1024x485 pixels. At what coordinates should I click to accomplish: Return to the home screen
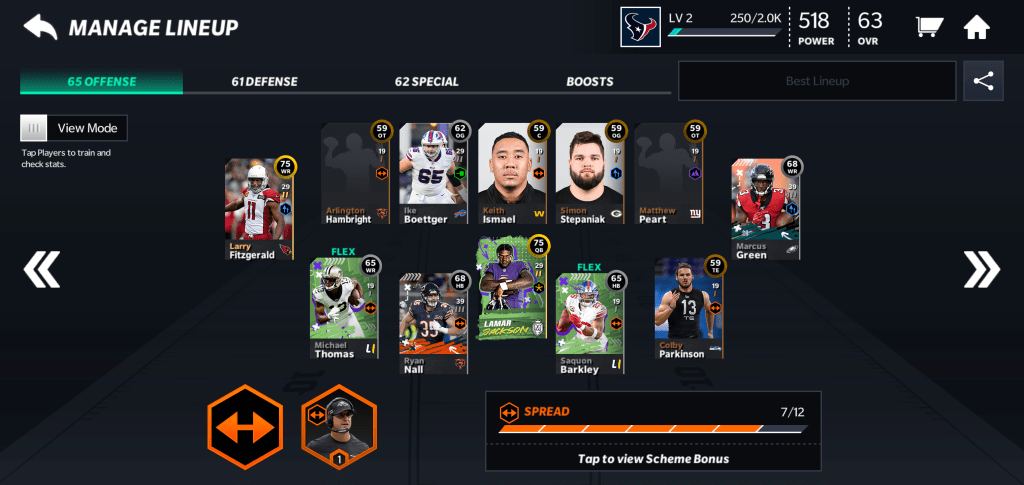pyautogui.click(x=977, y=27)
